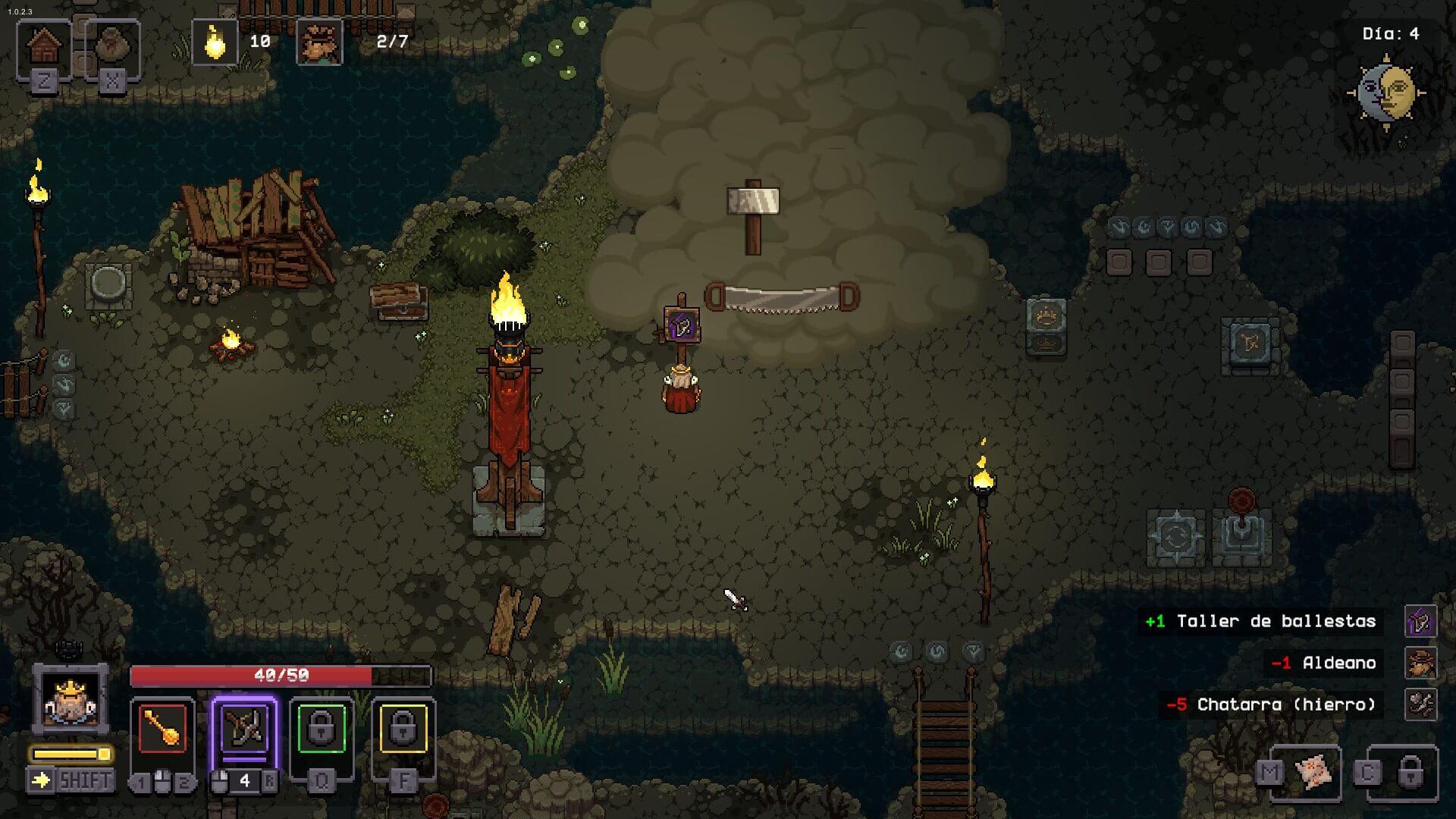Select the Chatarra (hierro) notification

[1286, 705]
